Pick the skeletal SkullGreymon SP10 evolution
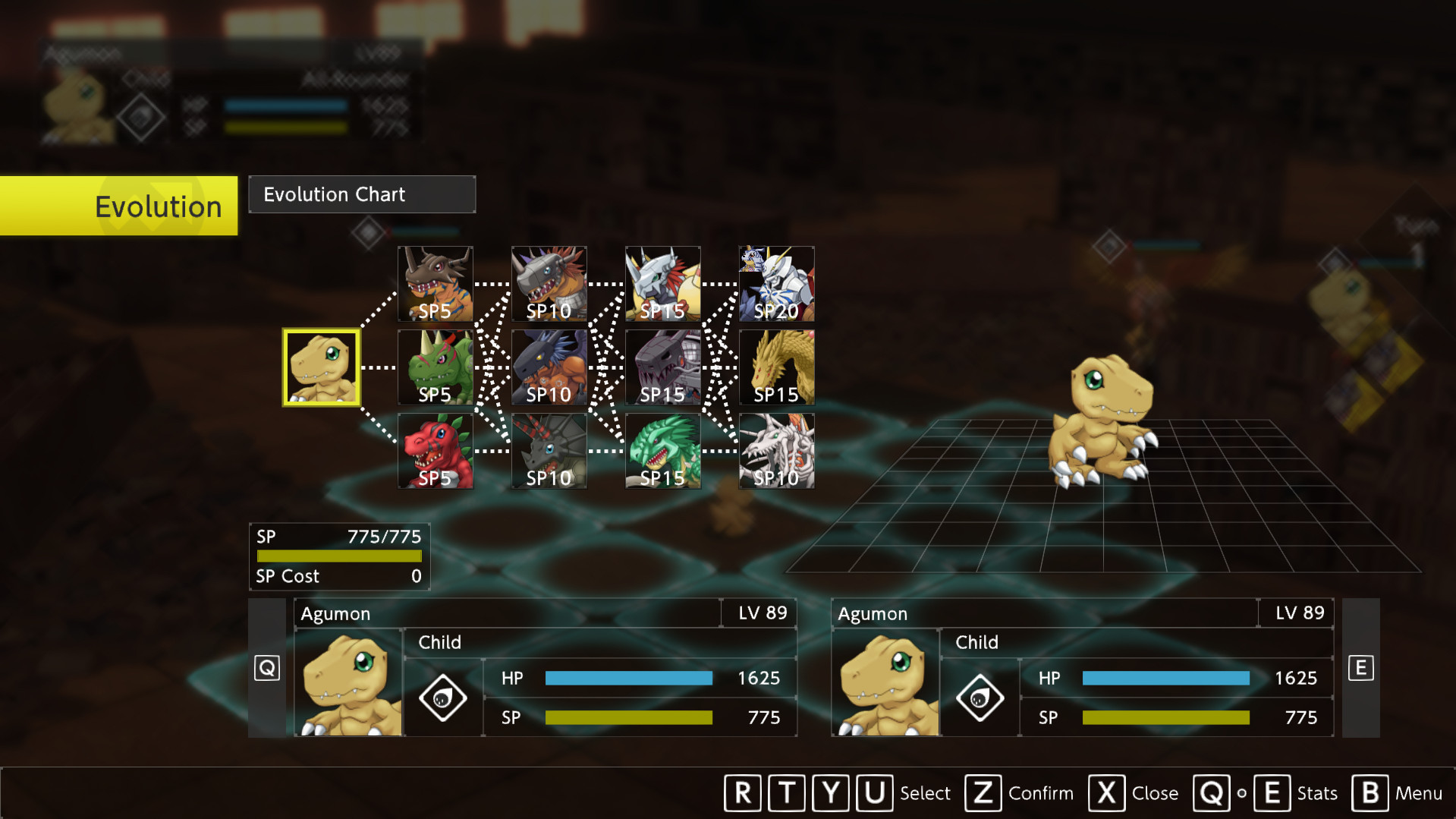Image resolution: width=1456 pixels, height=819 pixels. 776,451
